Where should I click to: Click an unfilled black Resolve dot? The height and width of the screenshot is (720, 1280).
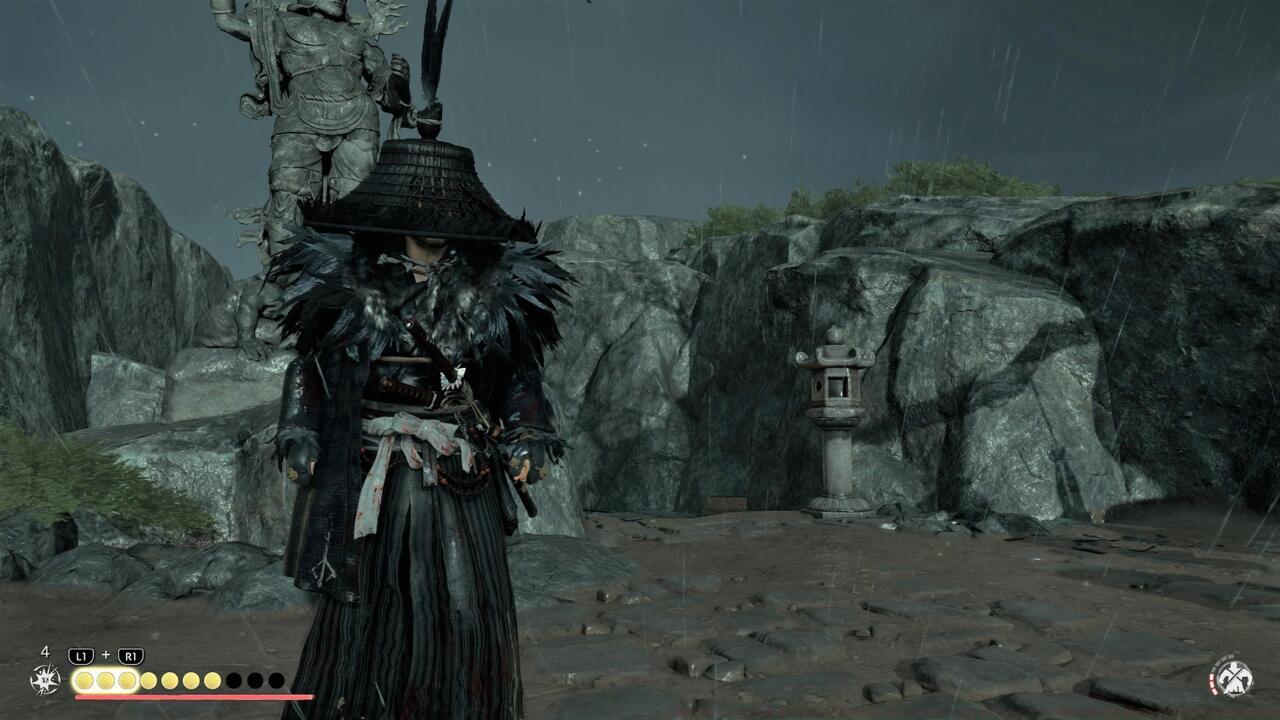pos(234,679)
